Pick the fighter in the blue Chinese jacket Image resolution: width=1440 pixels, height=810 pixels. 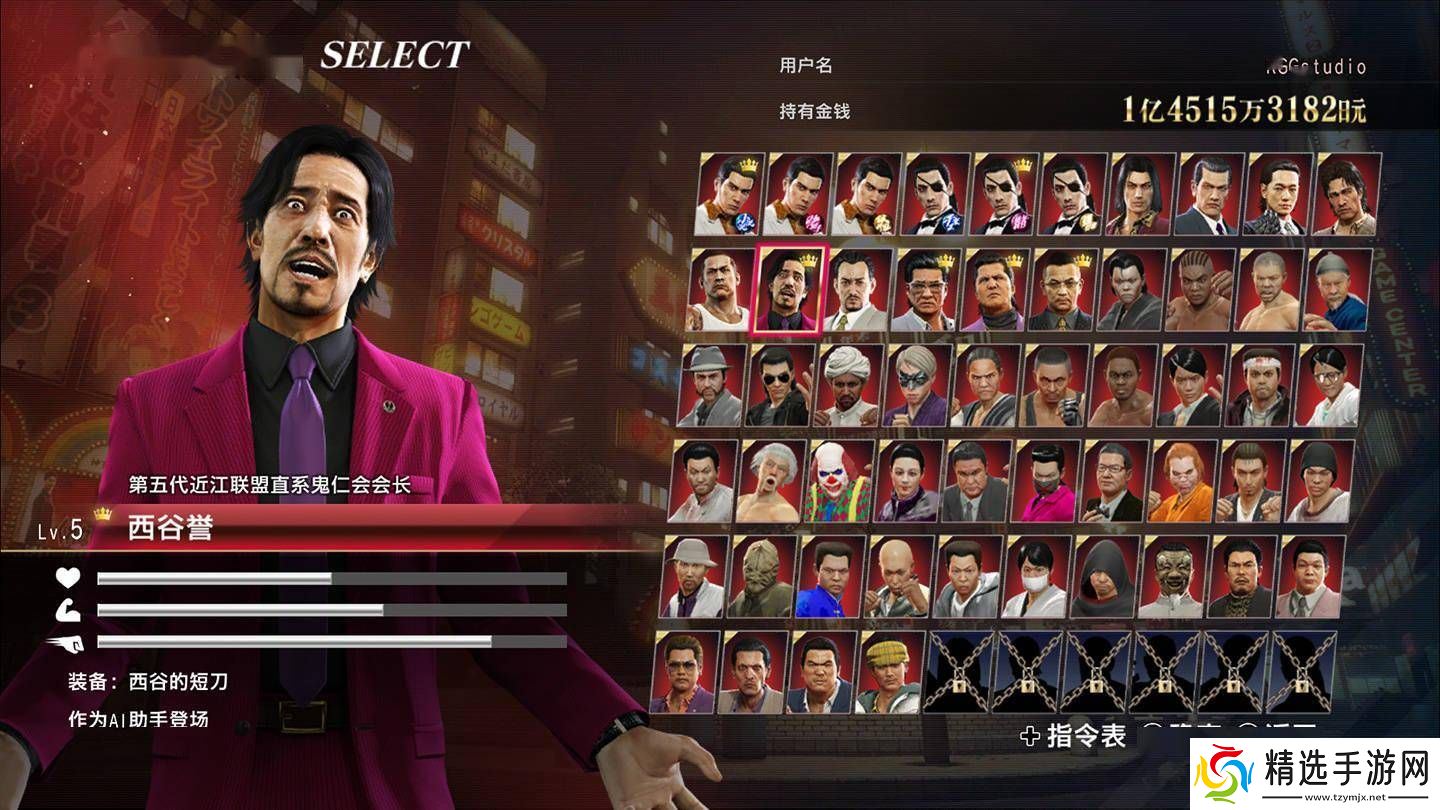point(831,577)
